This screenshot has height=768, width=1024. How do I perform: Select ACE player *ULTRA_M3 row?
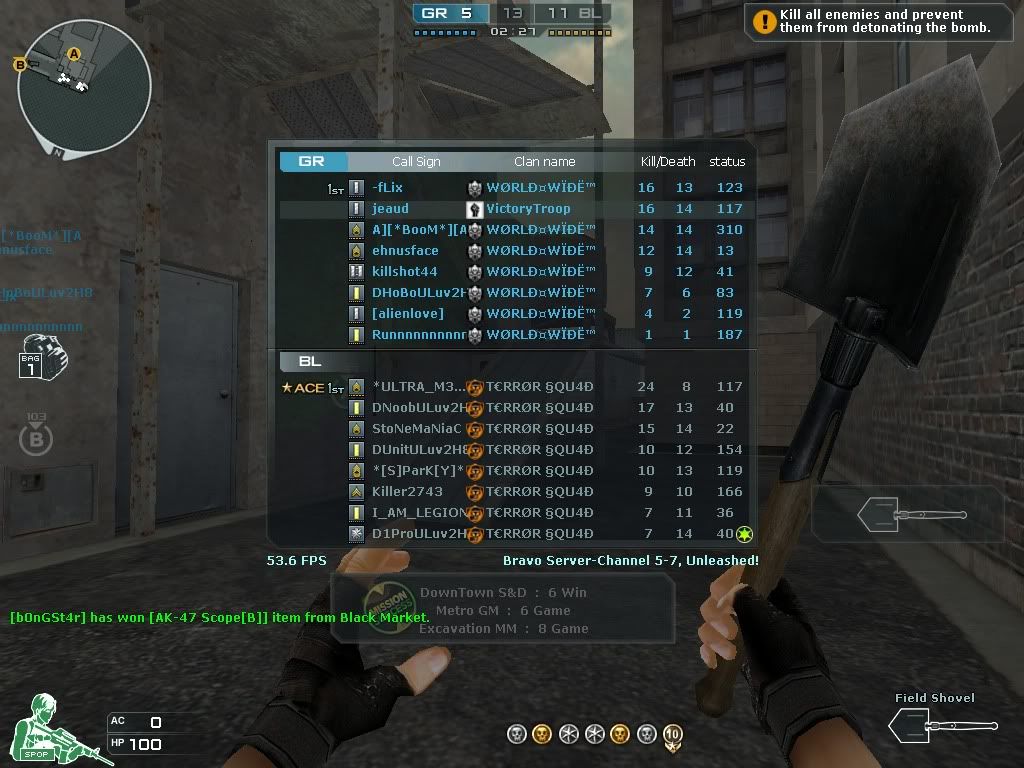(512, 387)
